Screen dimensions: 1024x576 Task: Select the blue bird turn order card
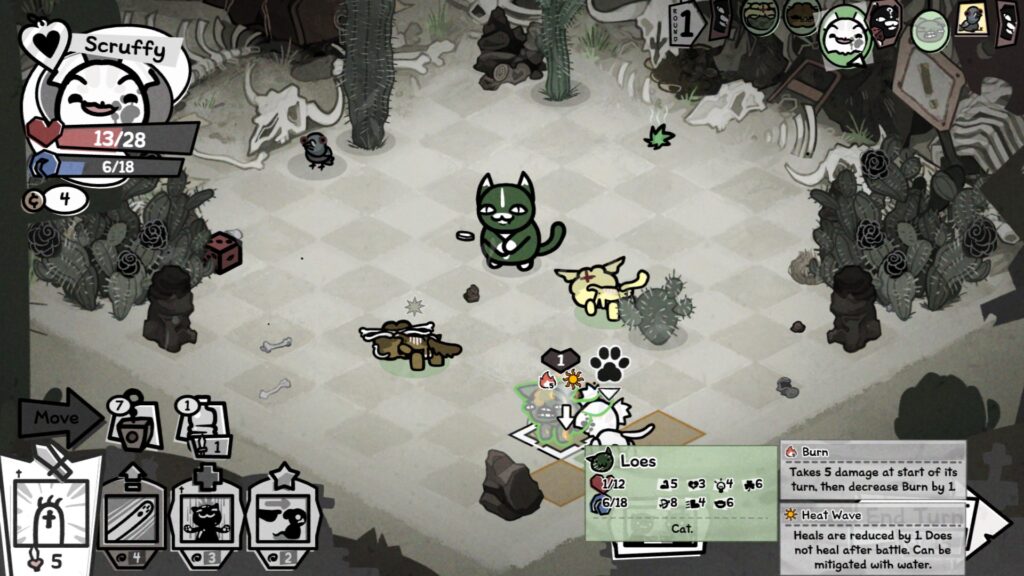point(971,20)
